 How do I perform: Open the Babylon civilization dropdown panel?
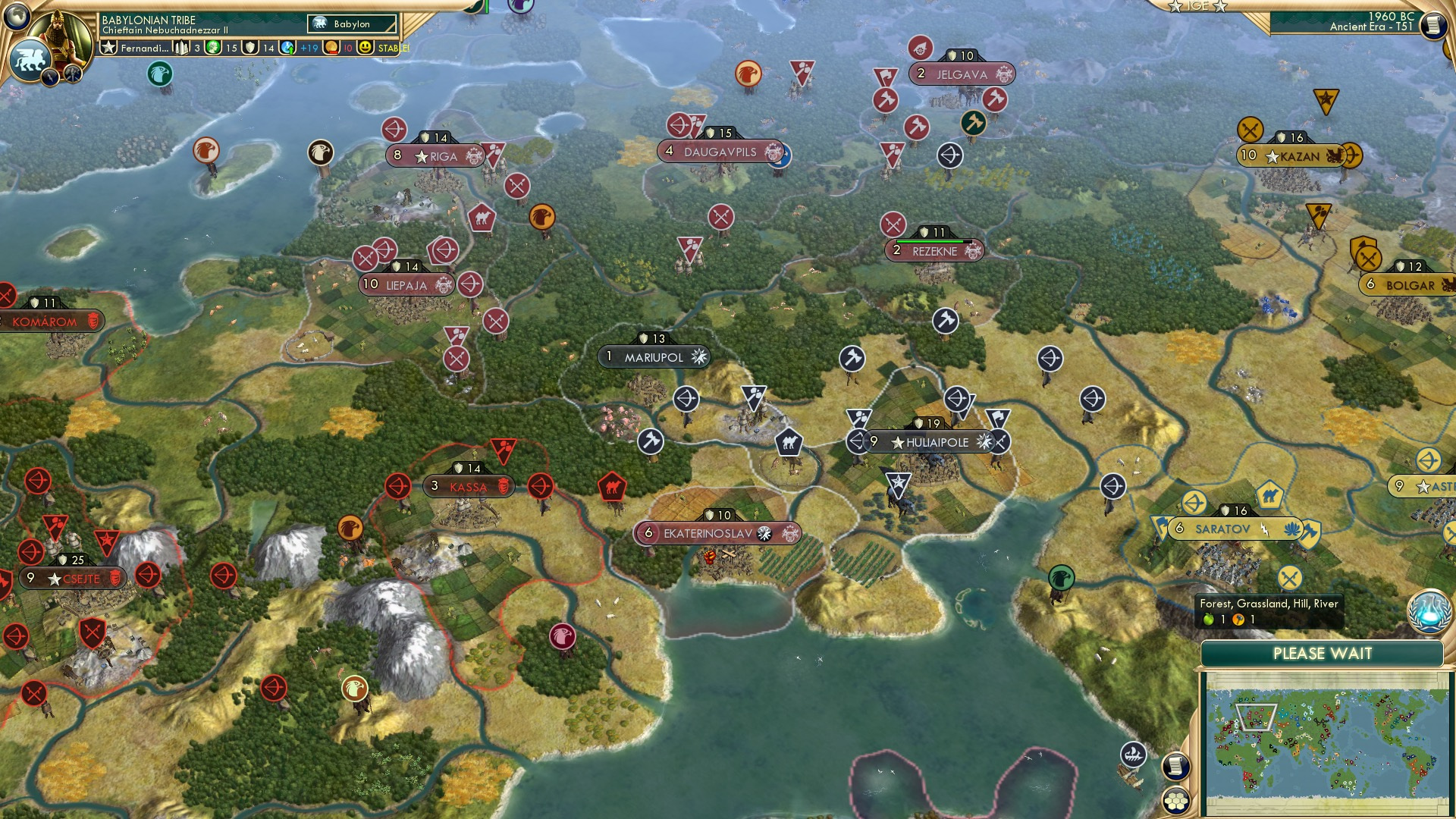350,24
